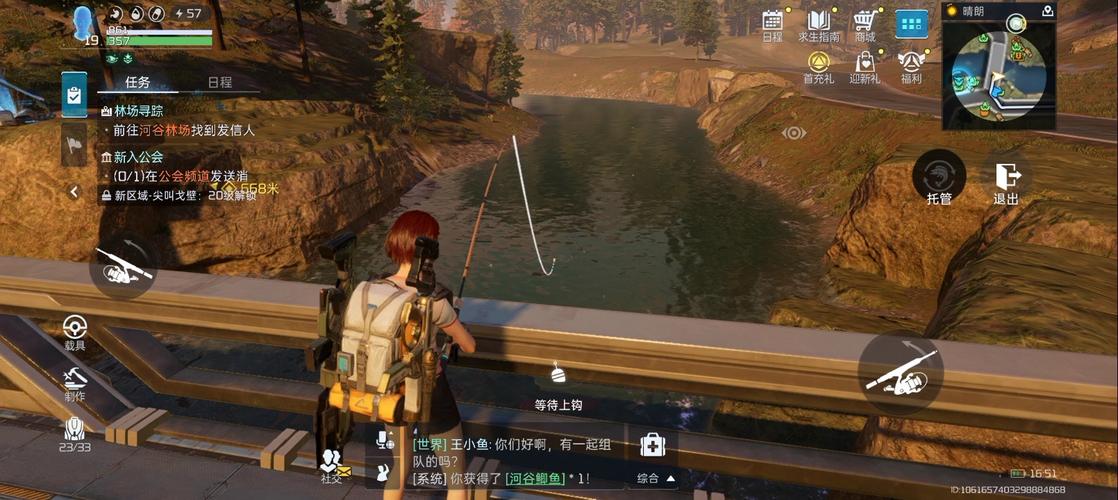Click the map location pin icon
Image resolution: width=1118 pixels, height=500 pixels.
point(1047,11)
